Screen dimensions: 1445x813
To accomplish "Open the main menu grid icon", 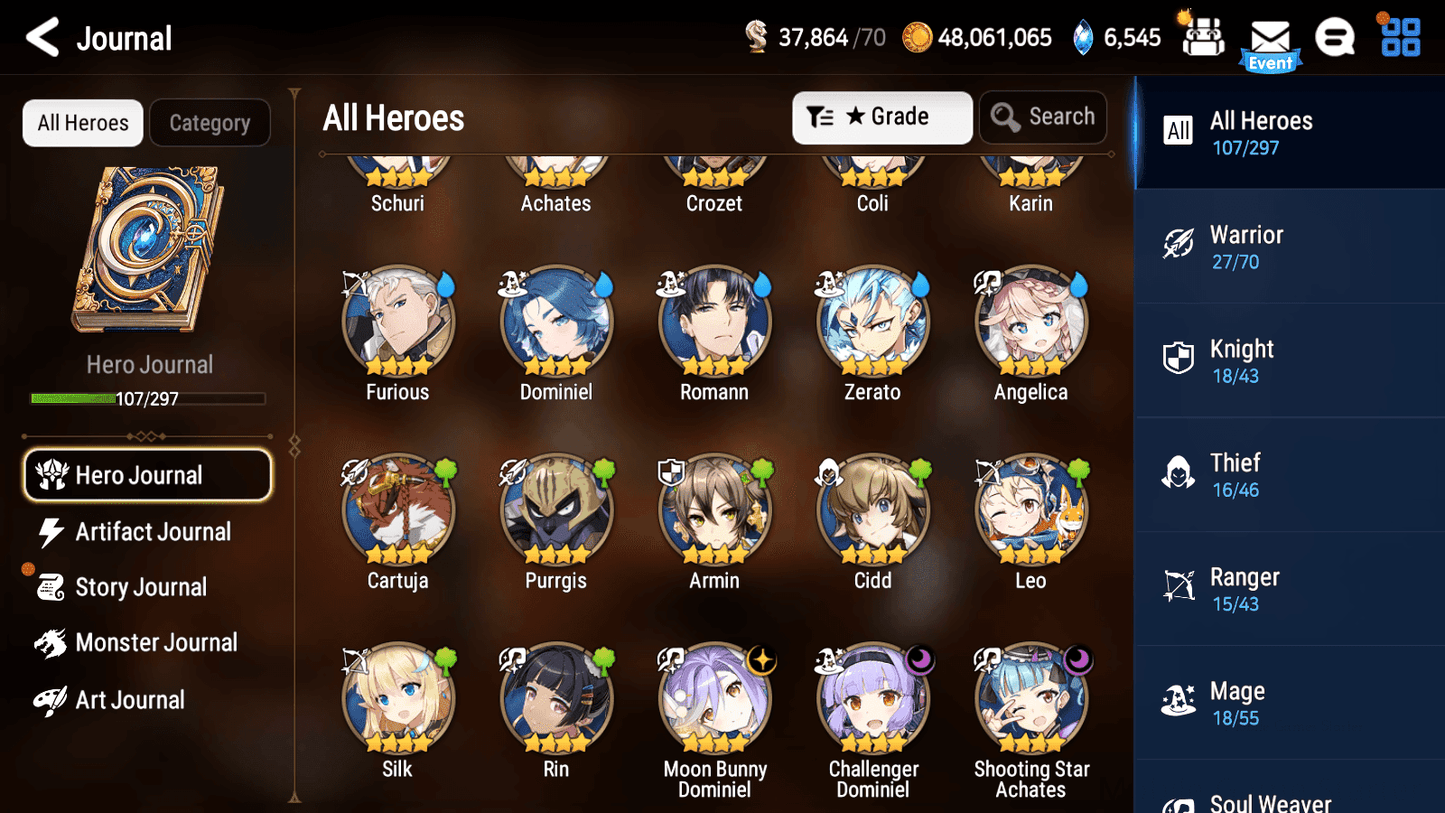I will coord(1399,36).
